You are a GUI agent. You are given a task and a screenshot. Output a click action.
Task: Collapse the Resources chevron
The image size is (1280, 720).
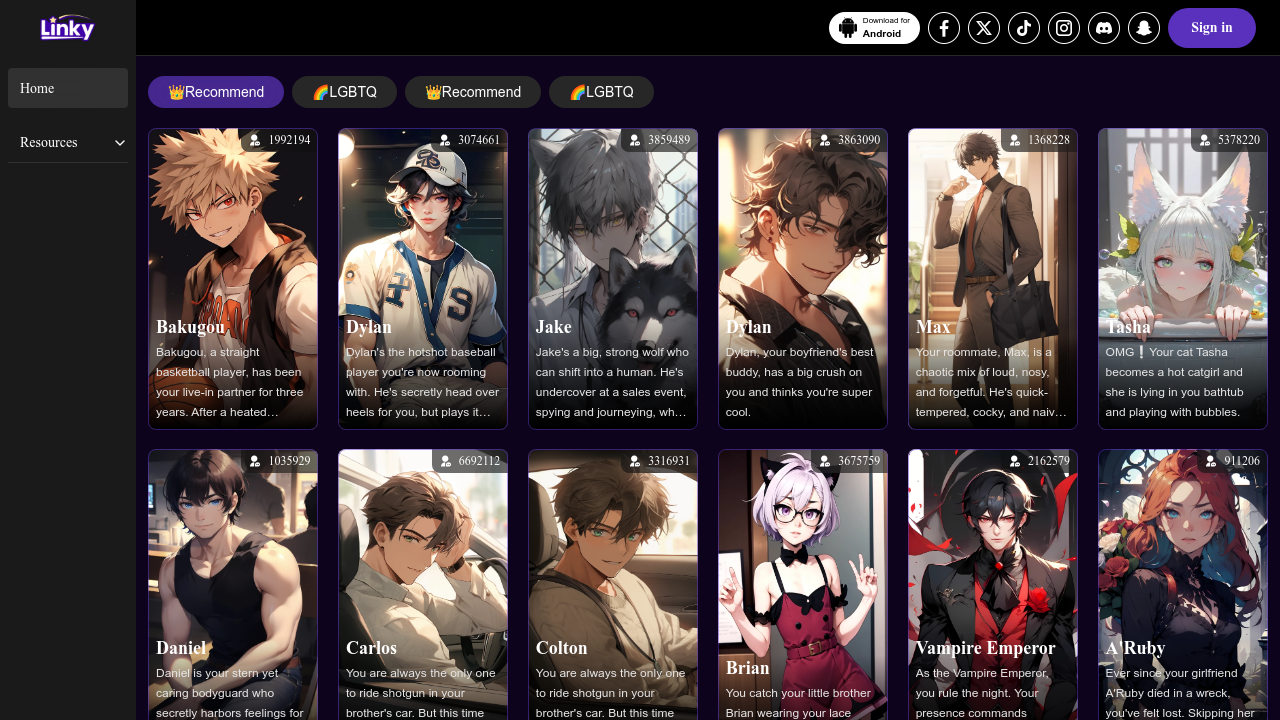click(119, 142)
